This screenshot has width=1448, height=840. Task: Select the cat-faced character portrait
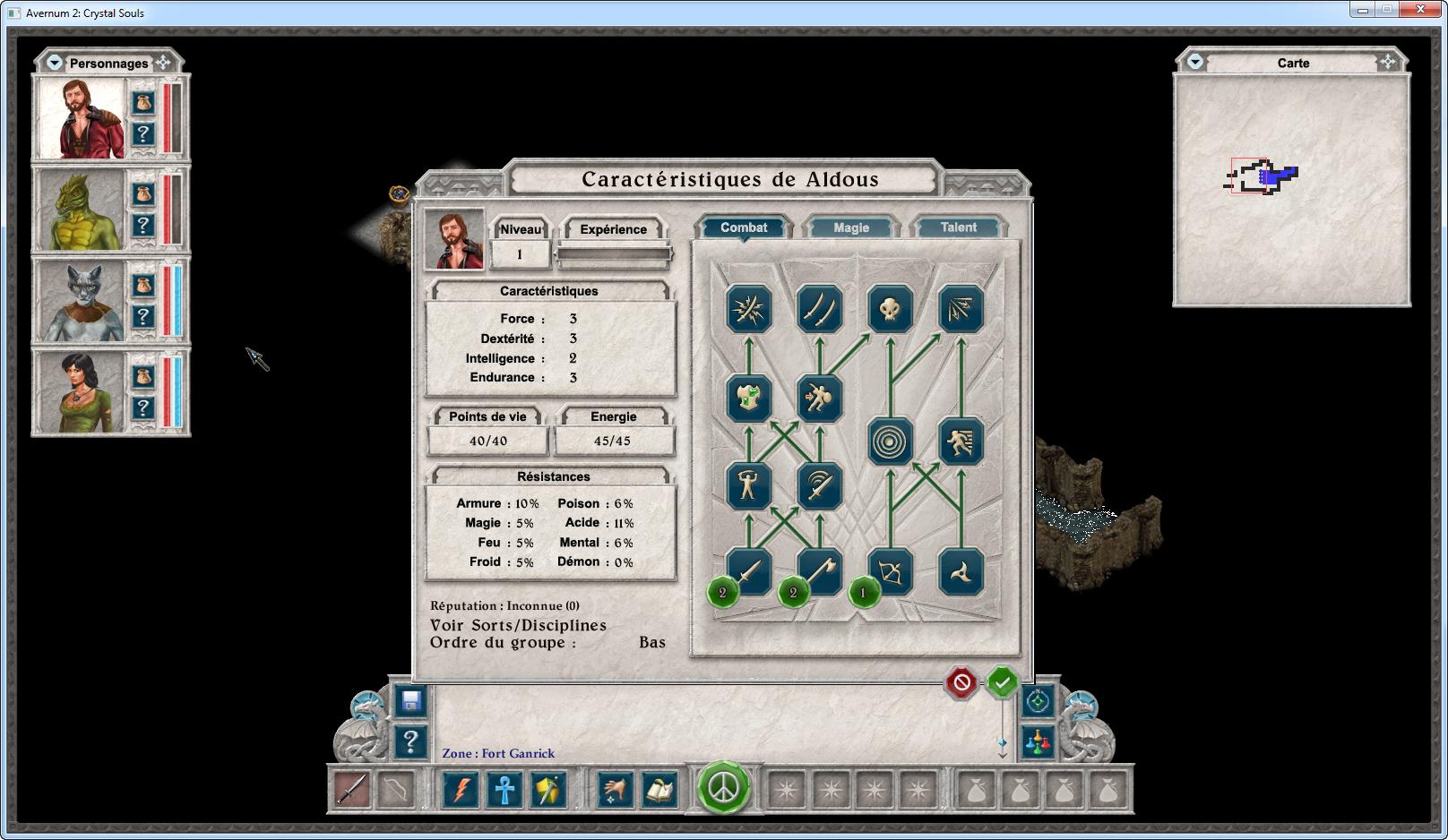[x=80, y=302]
